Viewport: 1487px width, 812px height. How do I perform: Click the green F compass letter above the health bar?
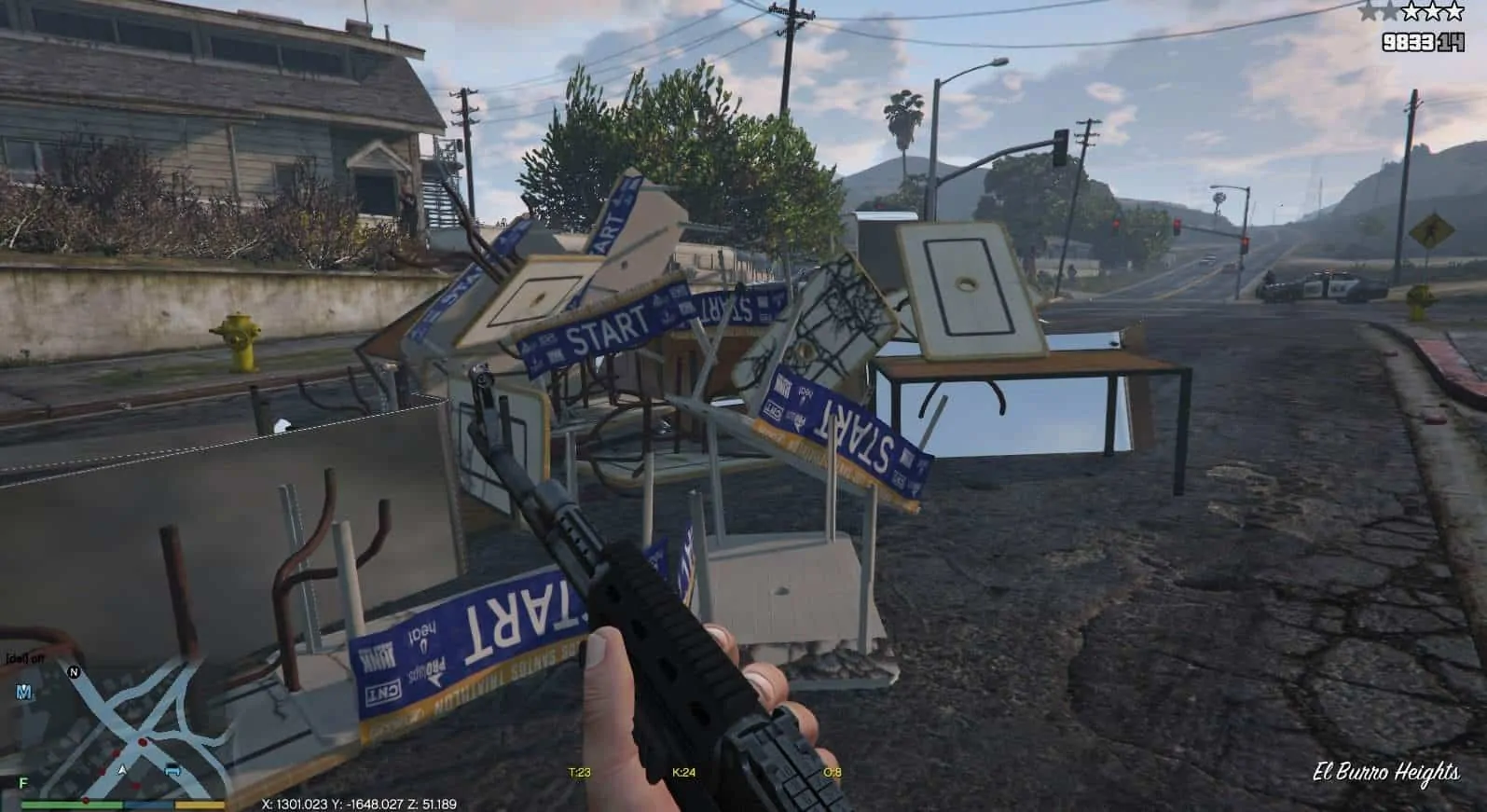(x=22, y=783)
